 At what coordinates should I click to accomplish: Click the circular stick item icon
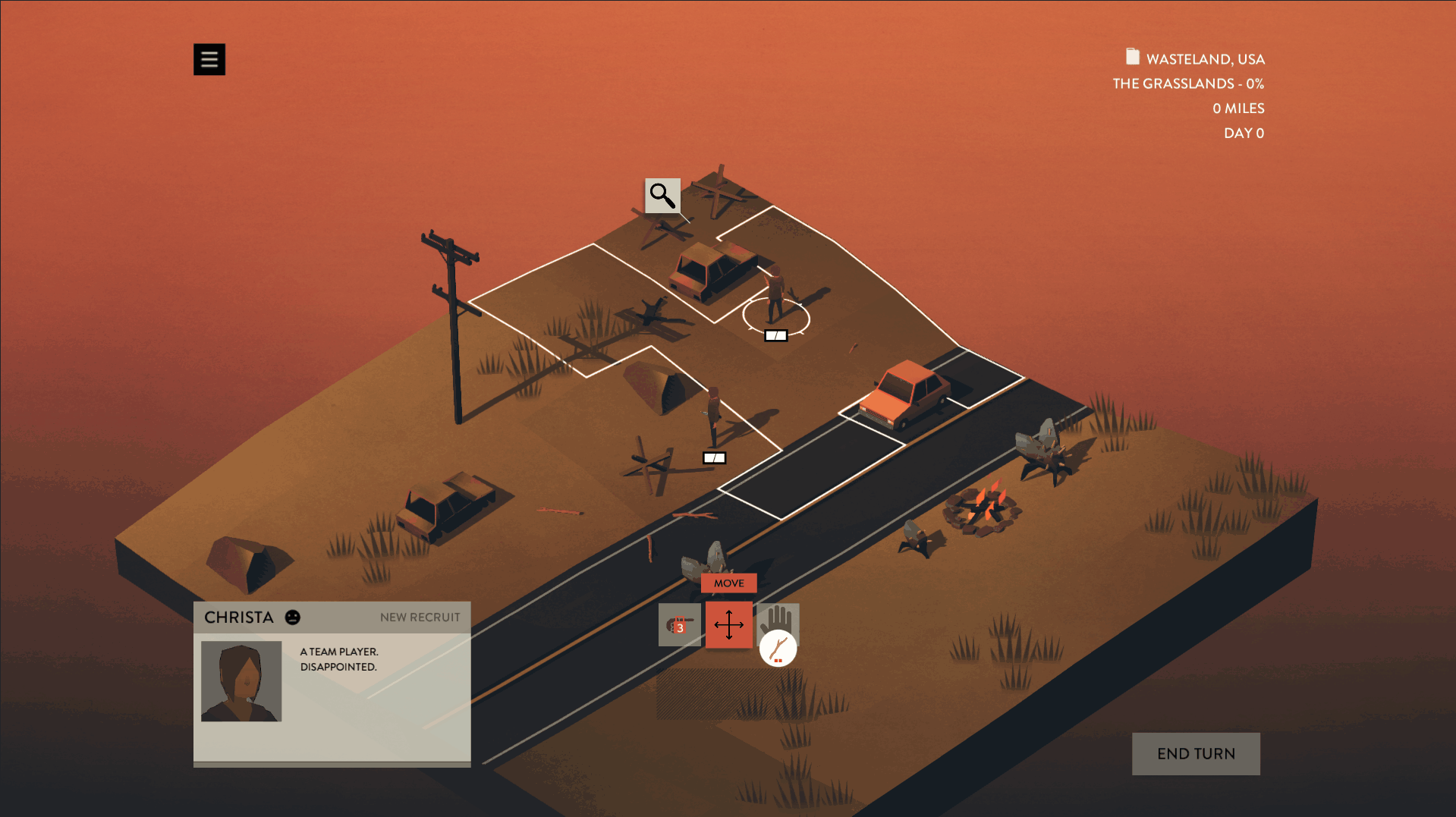tap(778, 649)
